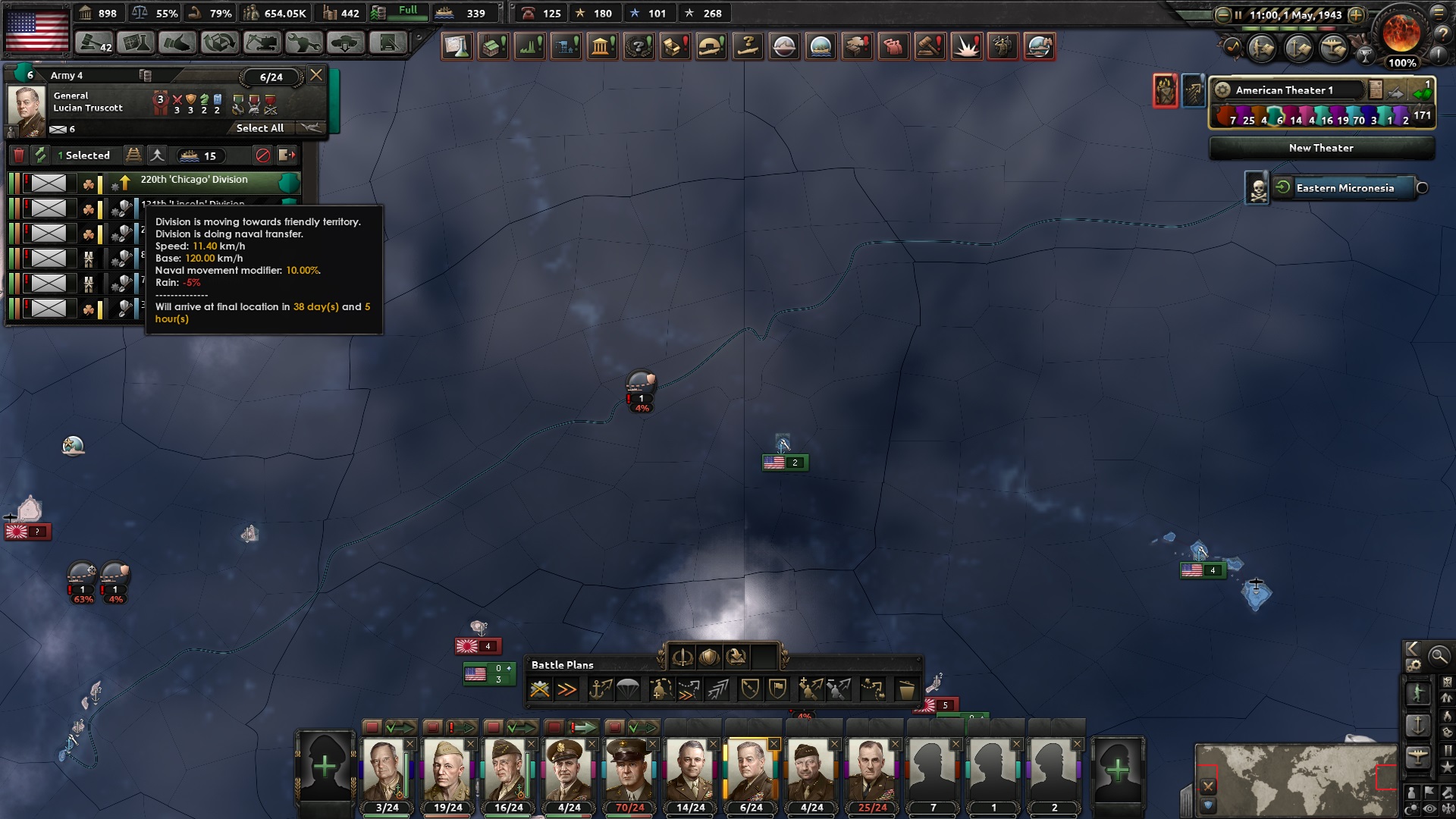This screenshot has height=819, width=1456.
Task: Click Select All in the Army 4 panel
Action: point(259,127)
